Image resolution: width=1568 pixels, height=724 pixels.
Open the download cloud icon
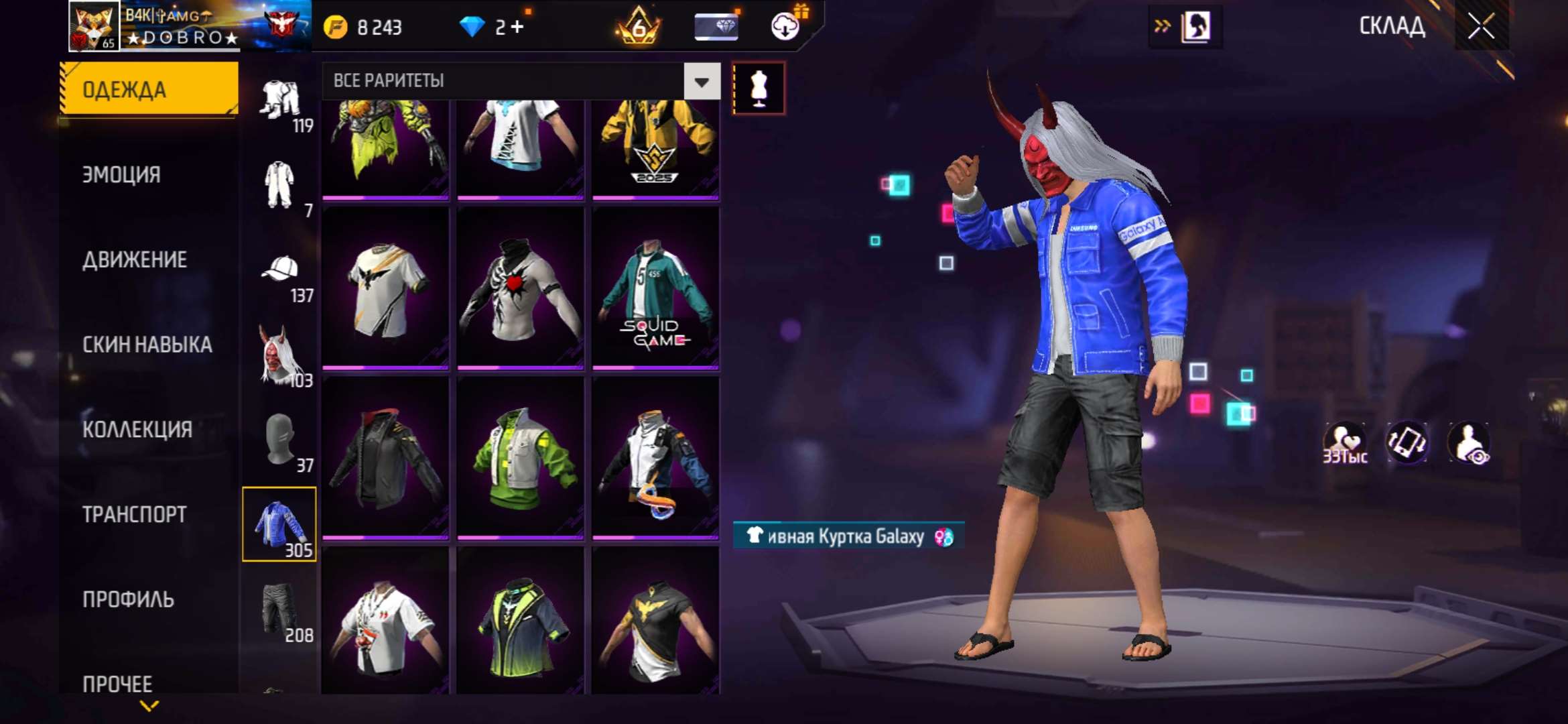[x=785, y=27]
